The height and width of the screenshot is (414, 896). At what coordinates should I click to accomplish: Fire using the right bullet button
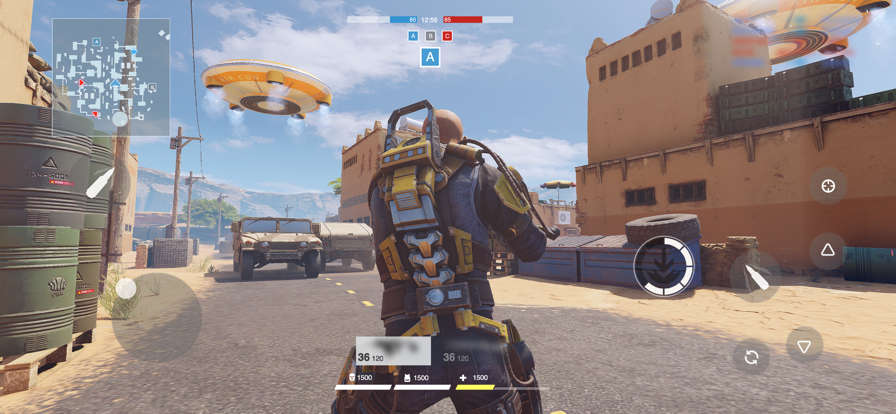(755, 277)
